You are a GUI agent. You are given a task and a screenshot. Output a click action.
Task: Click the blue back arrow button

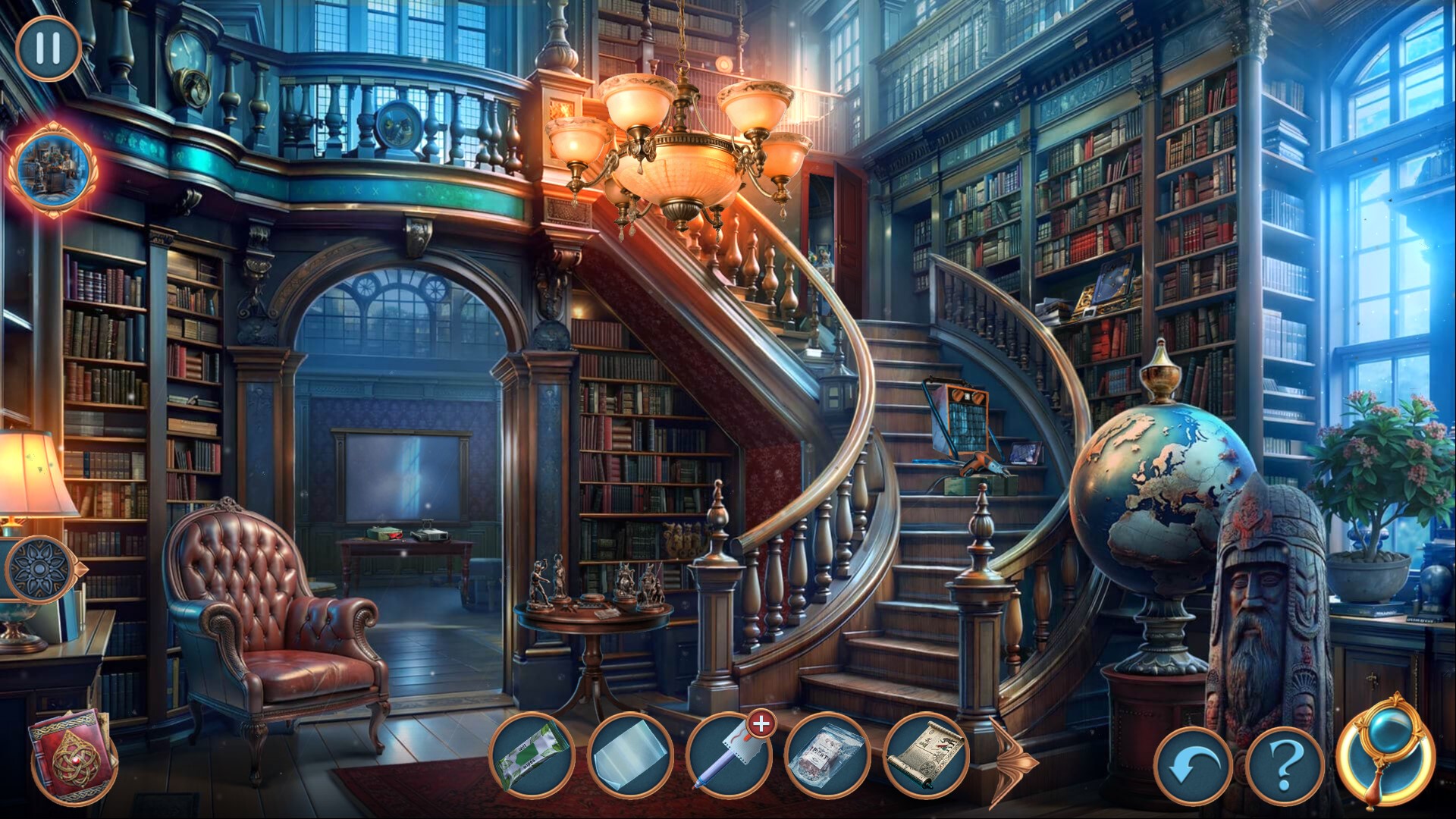pos(1193,767)
